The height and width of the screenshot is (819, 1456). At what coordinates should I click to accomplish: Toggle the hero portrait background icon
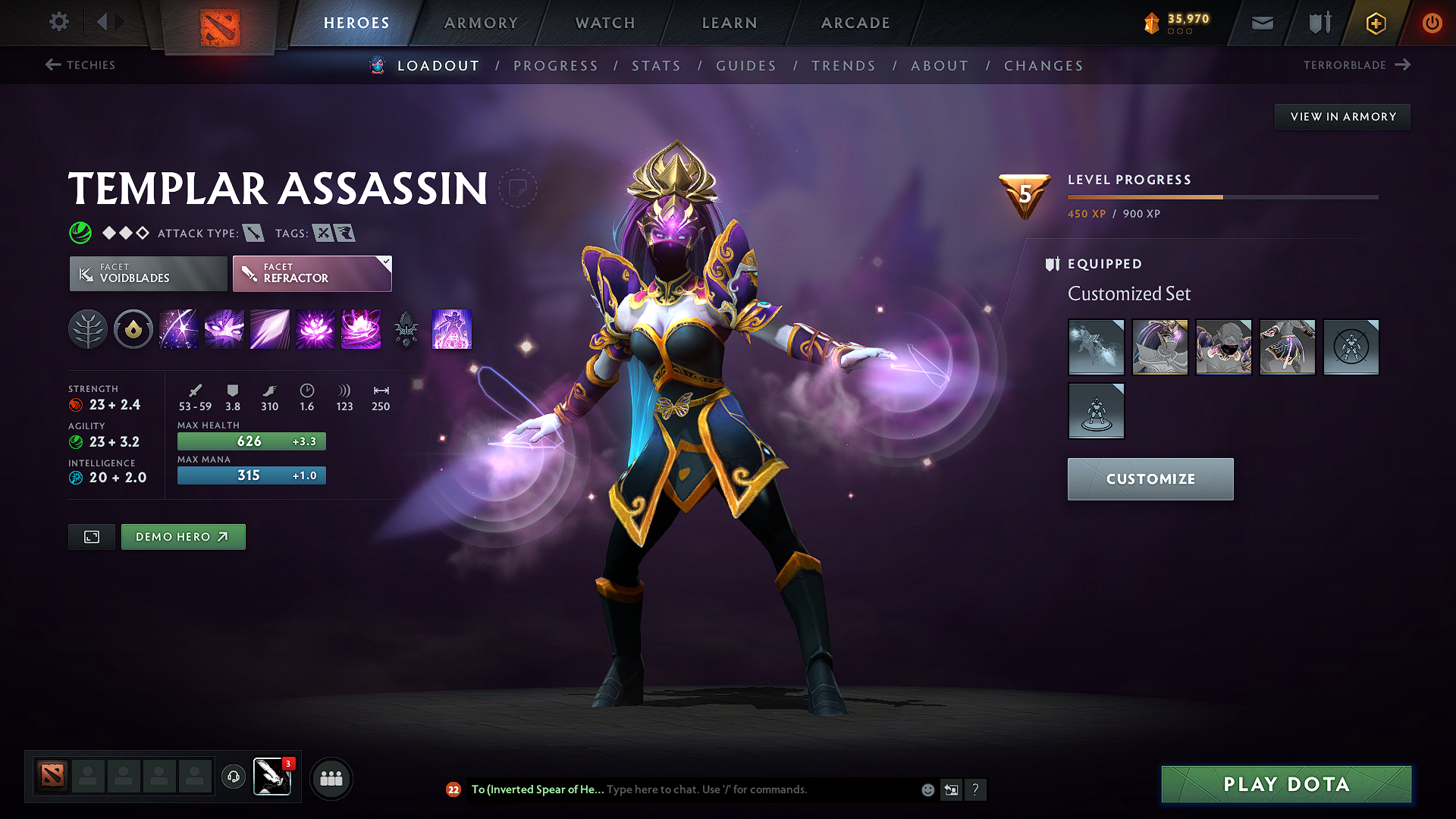tap(91, 536)
